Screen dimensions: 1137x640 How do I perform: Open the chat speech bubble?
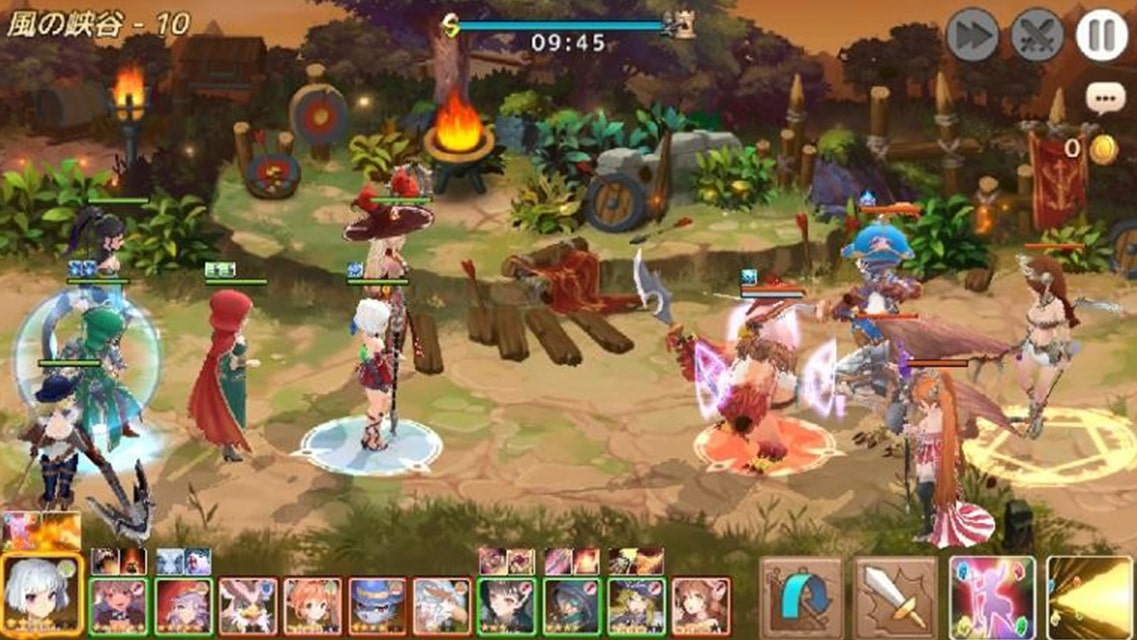pyautogui.click(x=1105, y=98)
